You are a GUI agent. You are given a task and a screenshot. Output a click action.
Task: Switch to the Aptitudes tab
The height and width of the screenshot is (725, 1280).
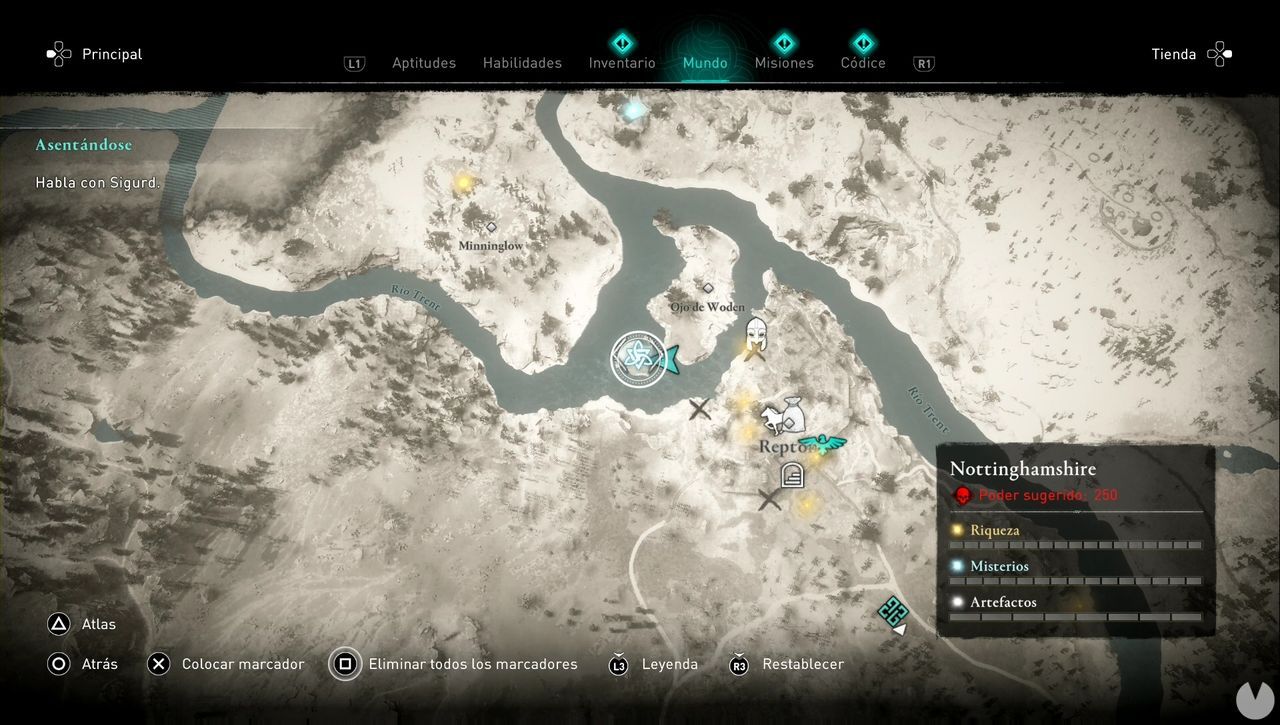(x=423, y=63)
